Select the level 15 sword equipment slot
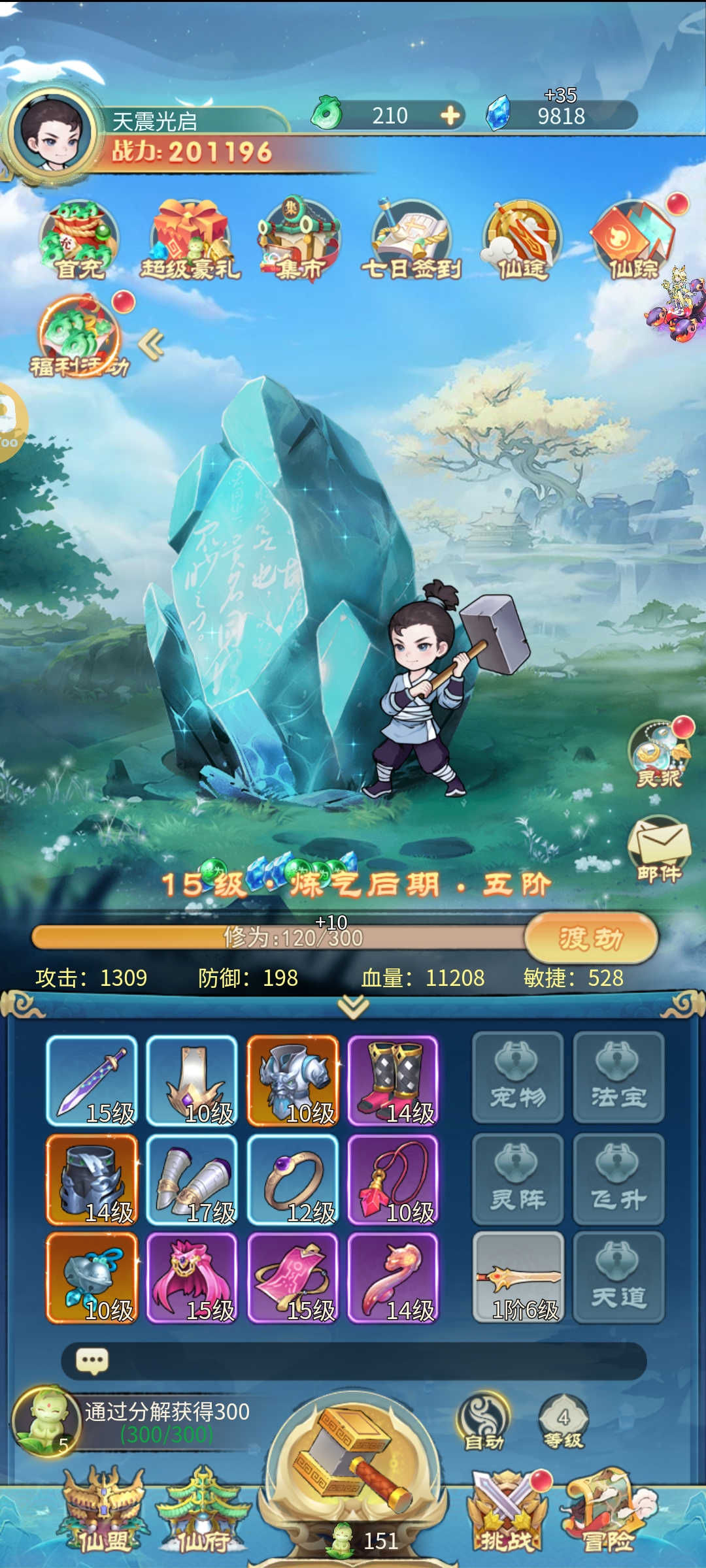 coord(92,1081)
